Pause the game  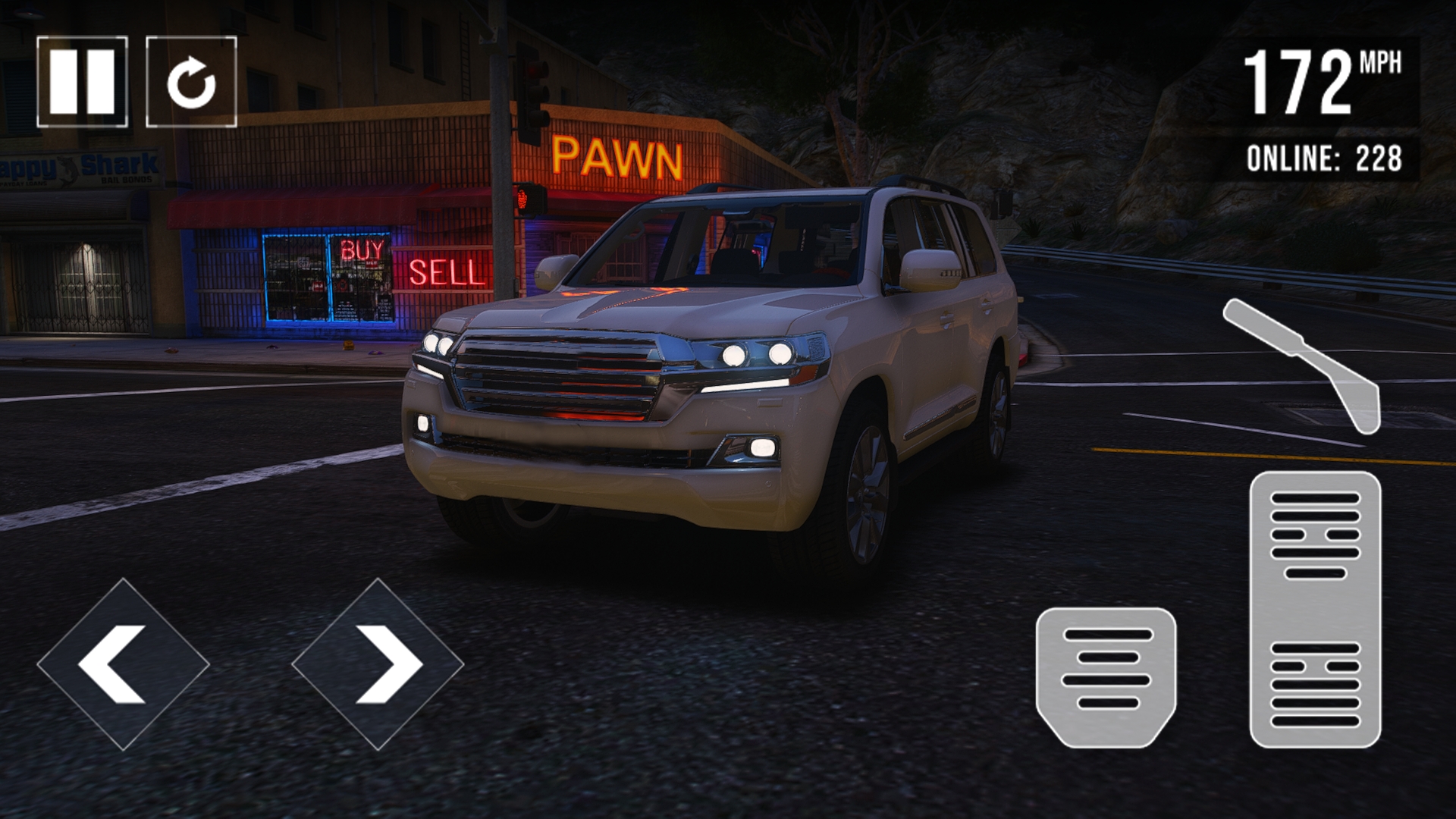tap(82, 81)
